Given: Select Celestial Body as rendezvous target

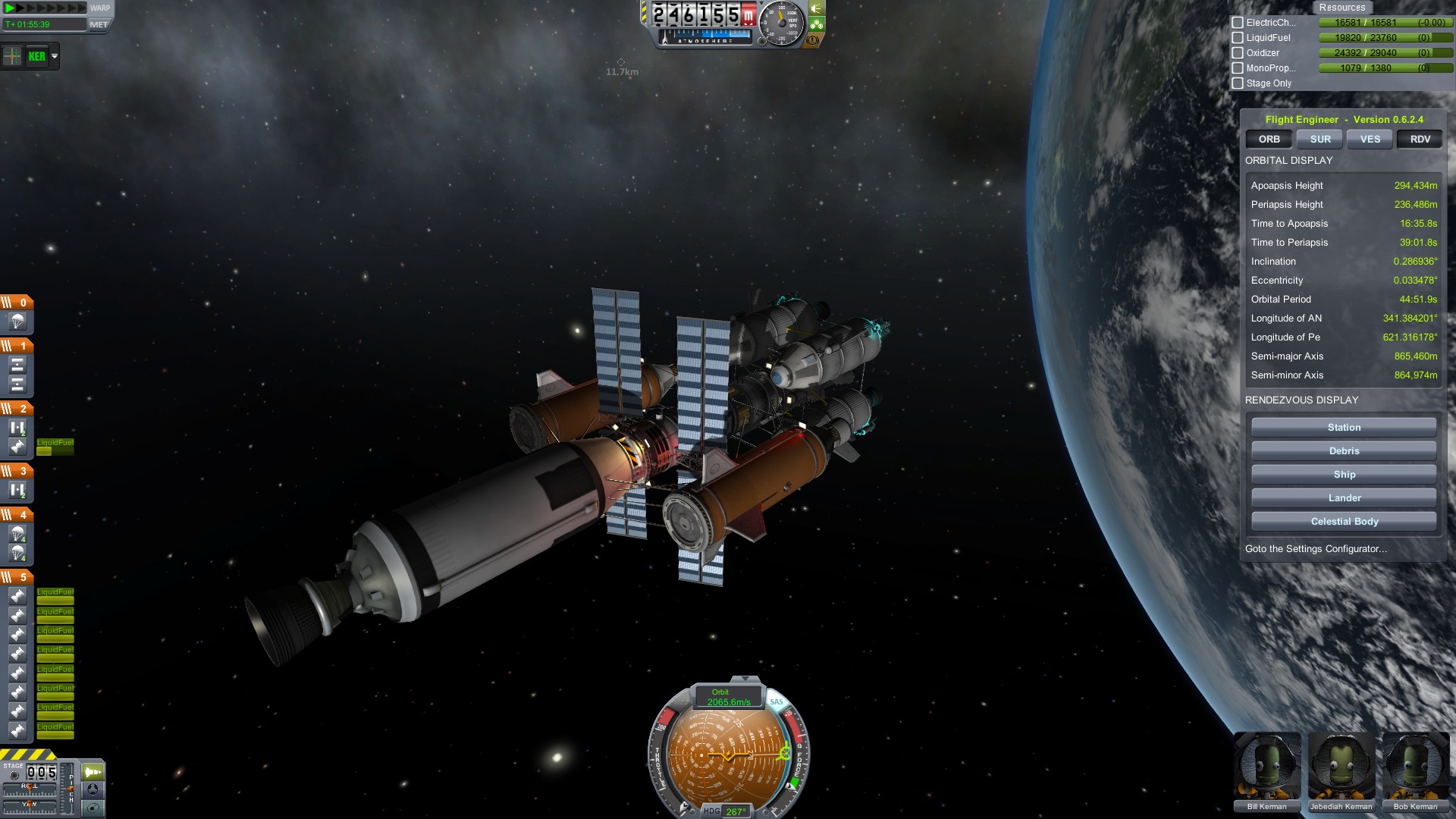Looking at the screenshot, I should [1343, 522].
